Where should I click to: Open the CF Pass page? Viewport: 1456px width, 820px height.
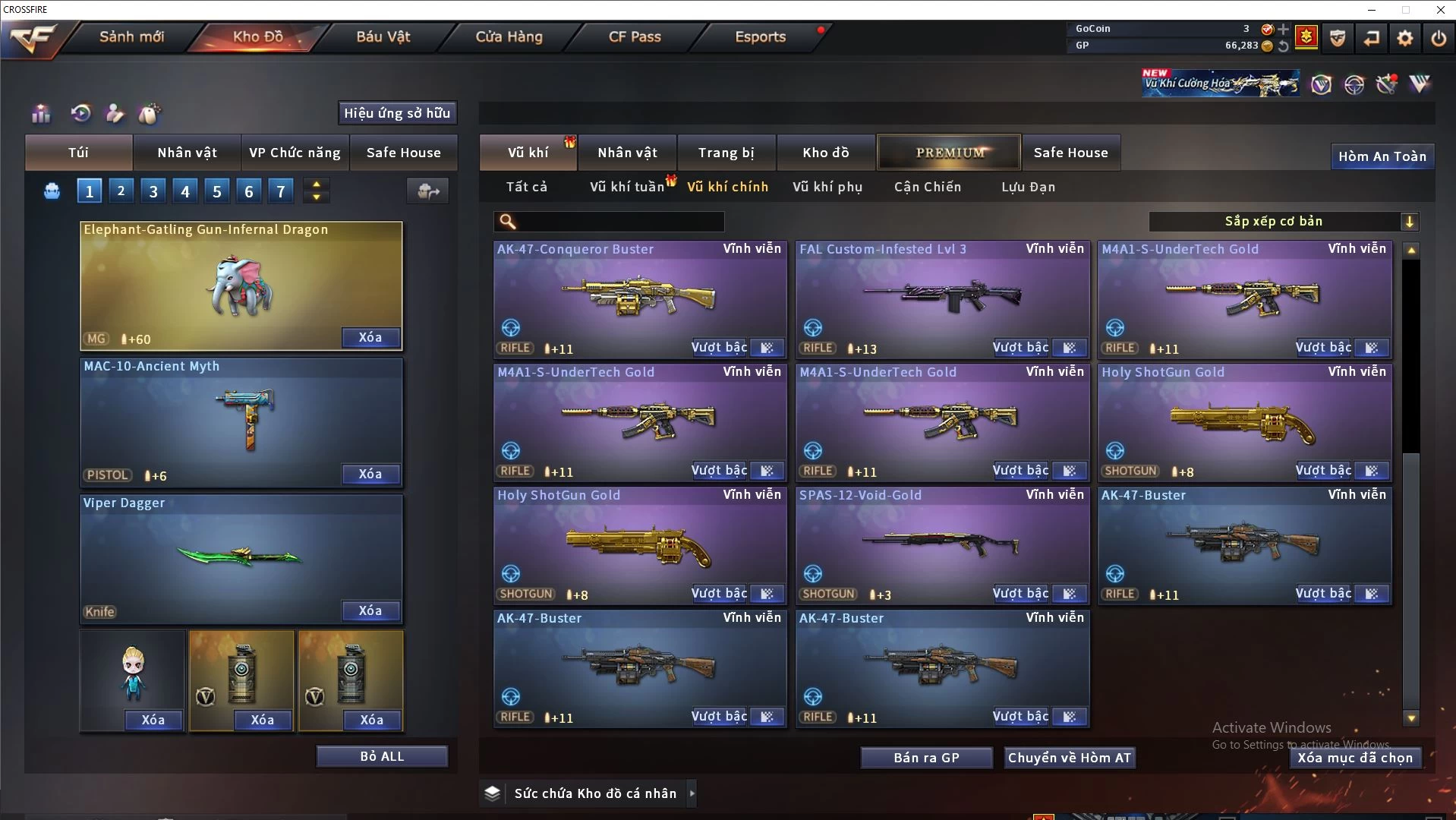click(x=635, y=36)
